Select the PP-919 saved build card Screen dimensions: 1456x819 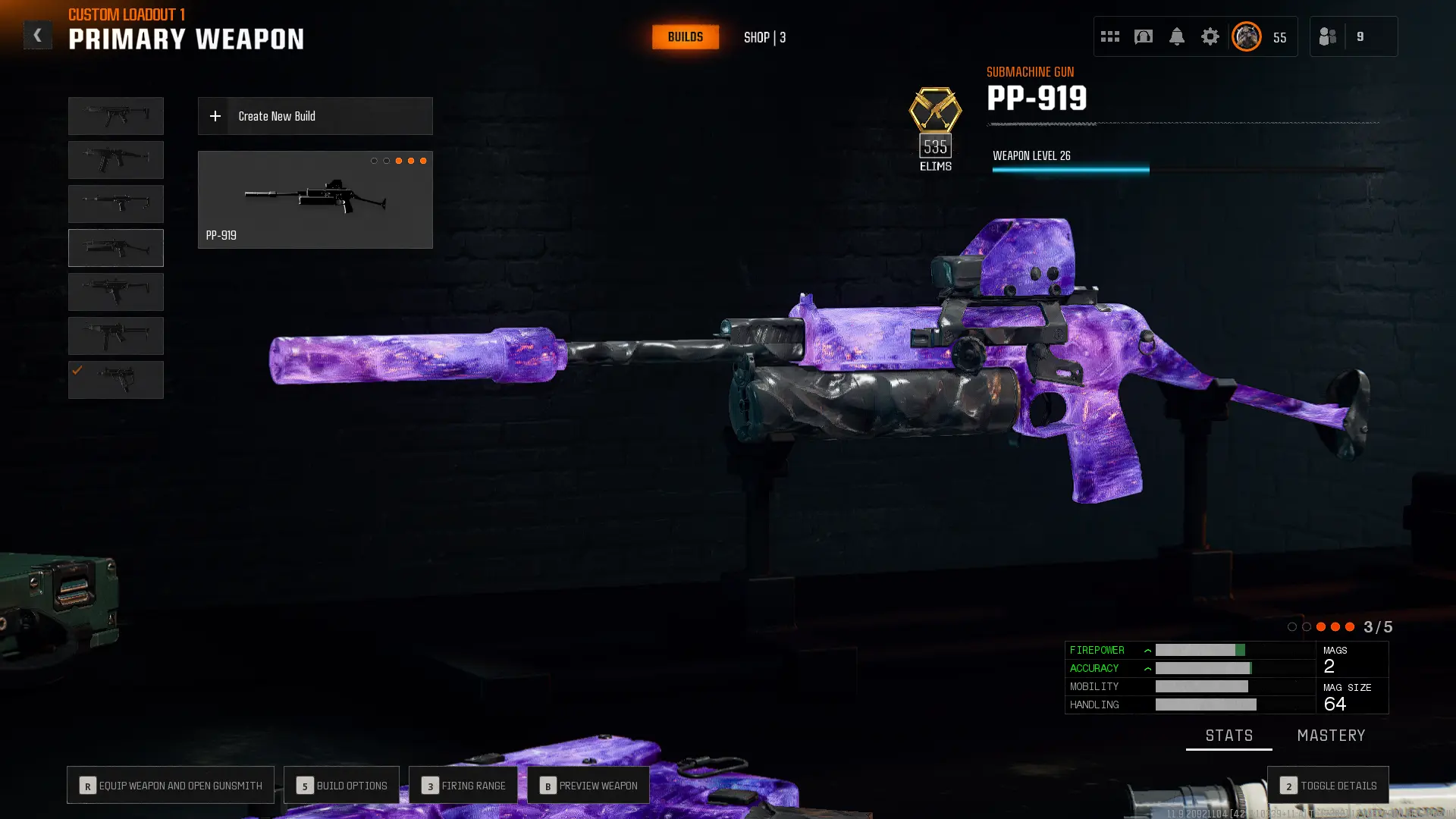[x=315, y=199]
